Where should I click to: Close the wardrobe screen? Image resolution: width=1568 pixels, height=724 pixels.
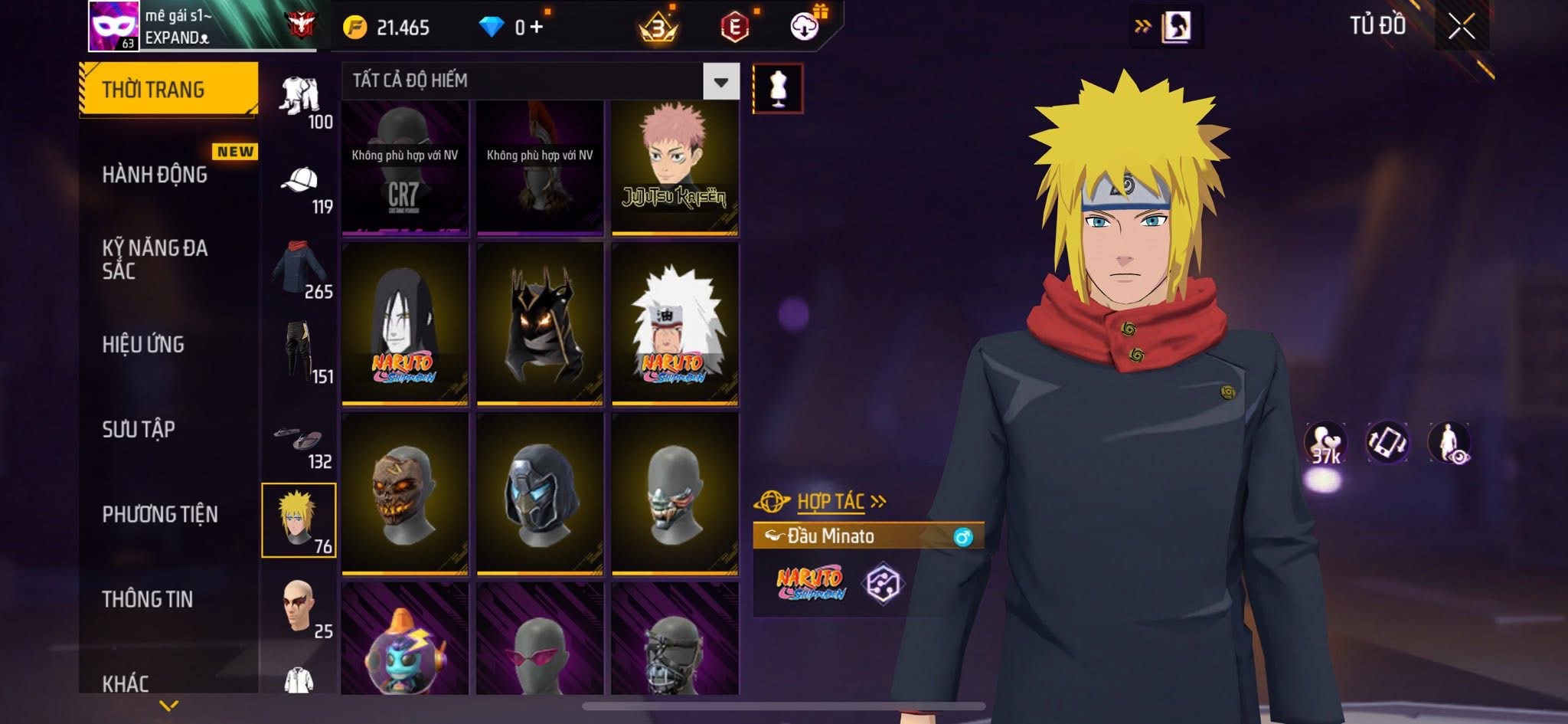point(1461,27)
